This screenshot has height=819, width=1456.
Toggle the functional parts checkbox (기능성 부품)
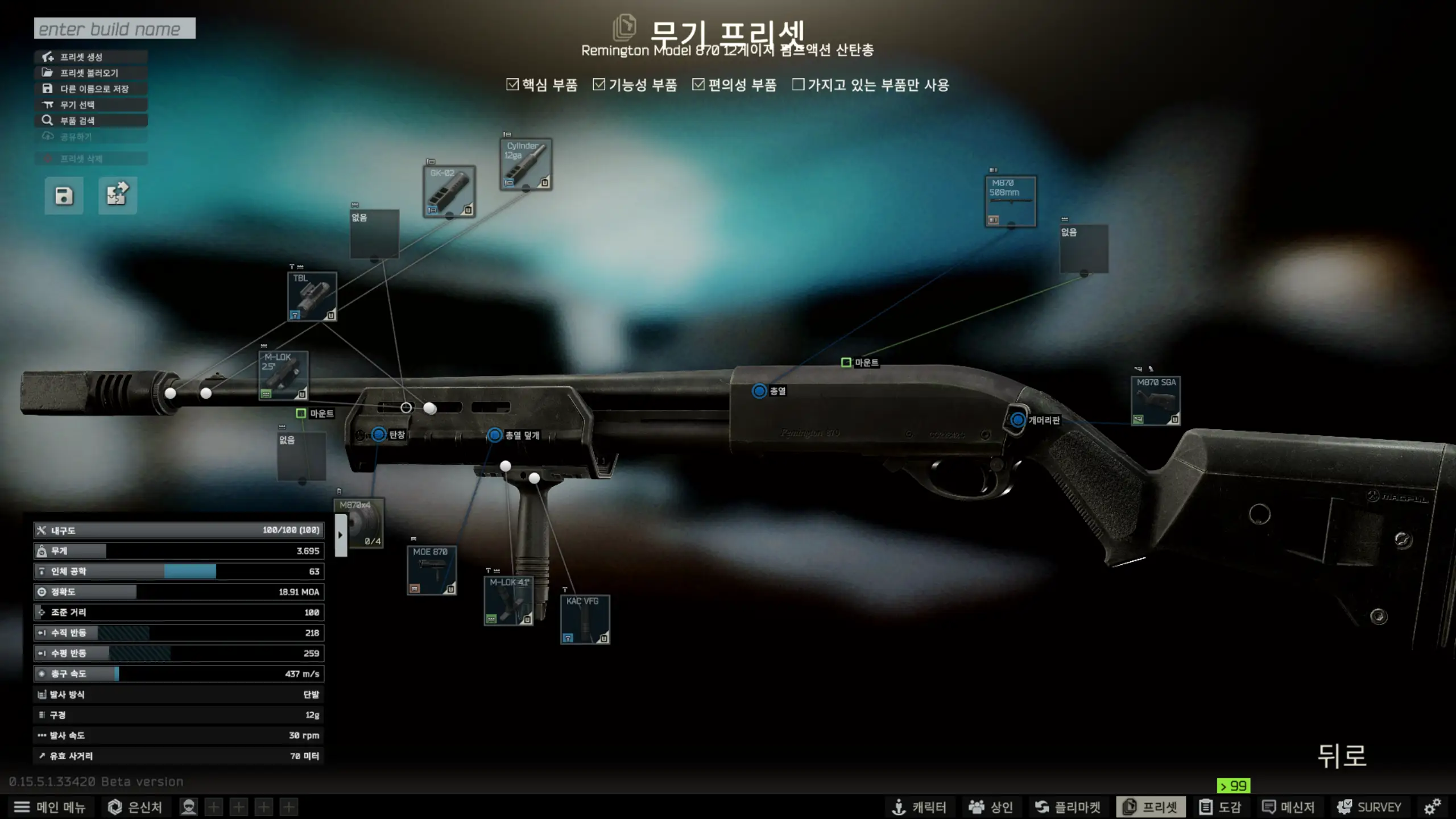click(599, 85)
